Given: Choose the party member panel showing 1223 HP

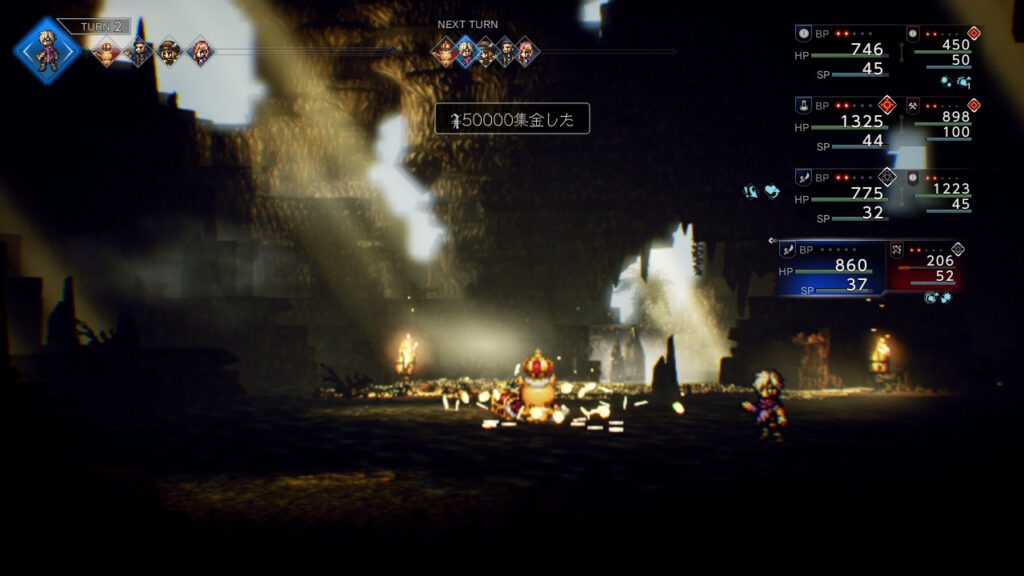Looking at the screenshot, I should pos(942,194).
